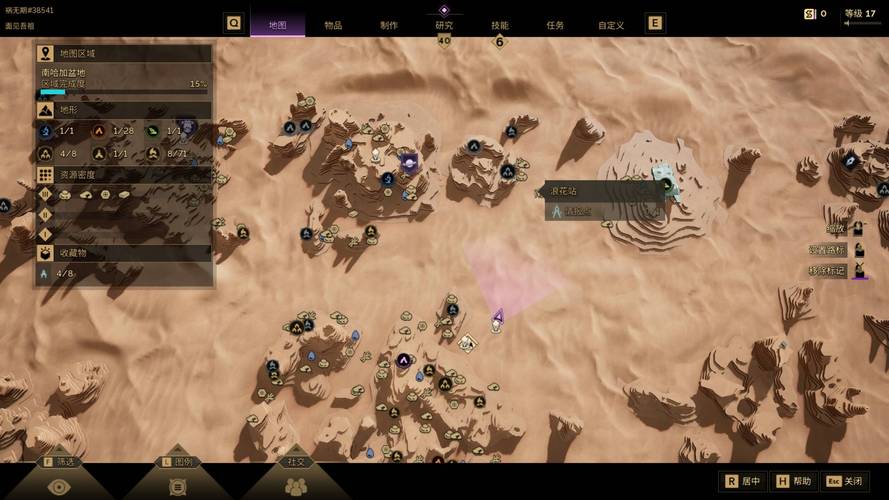
Task: Select the 资源密度 (Resource Density) section header
Action: [124, 174]
